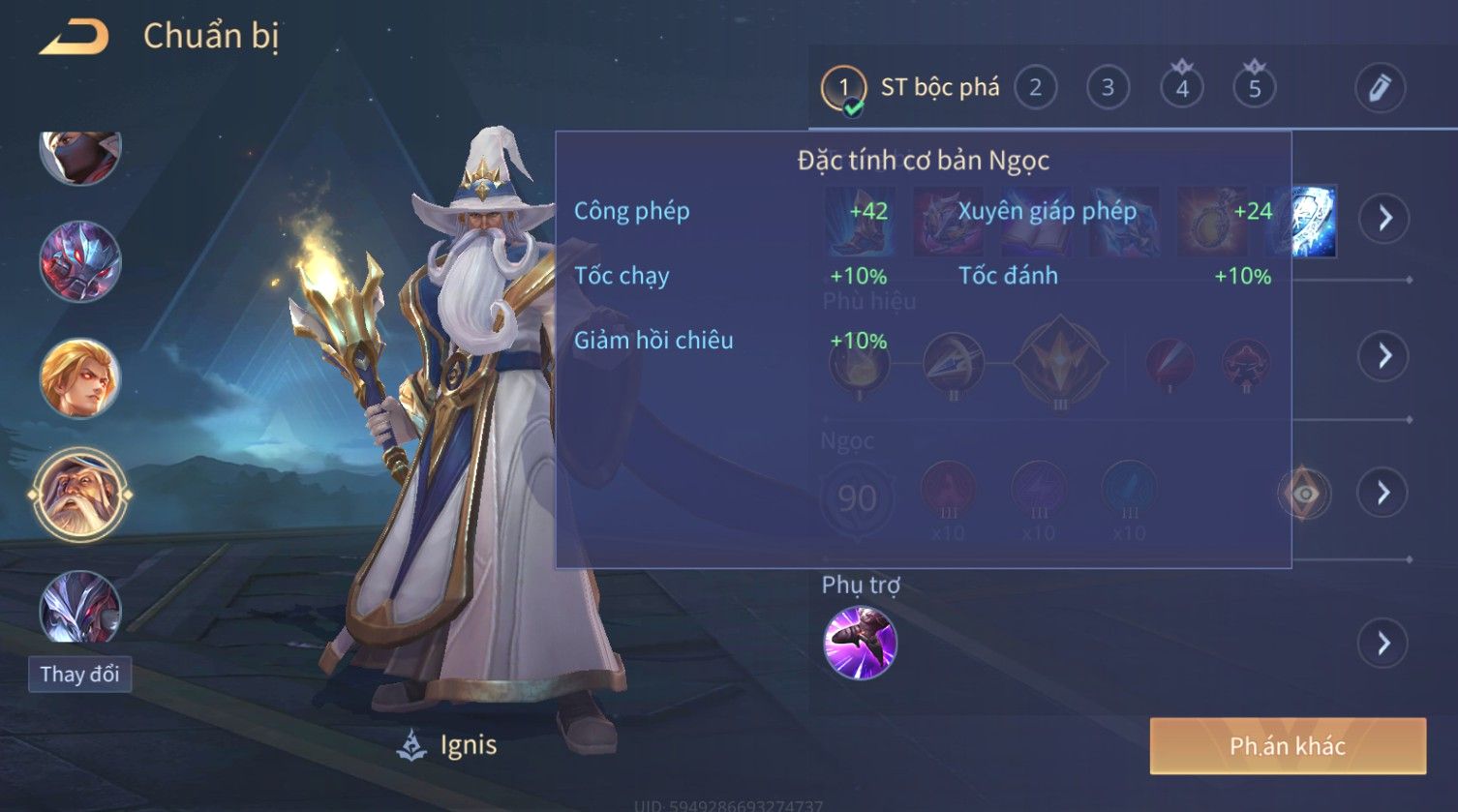Viewport: 1458px width, 812px height.
Task: Select the Phụ trợ support skill icon
Action: coord(860,643)
